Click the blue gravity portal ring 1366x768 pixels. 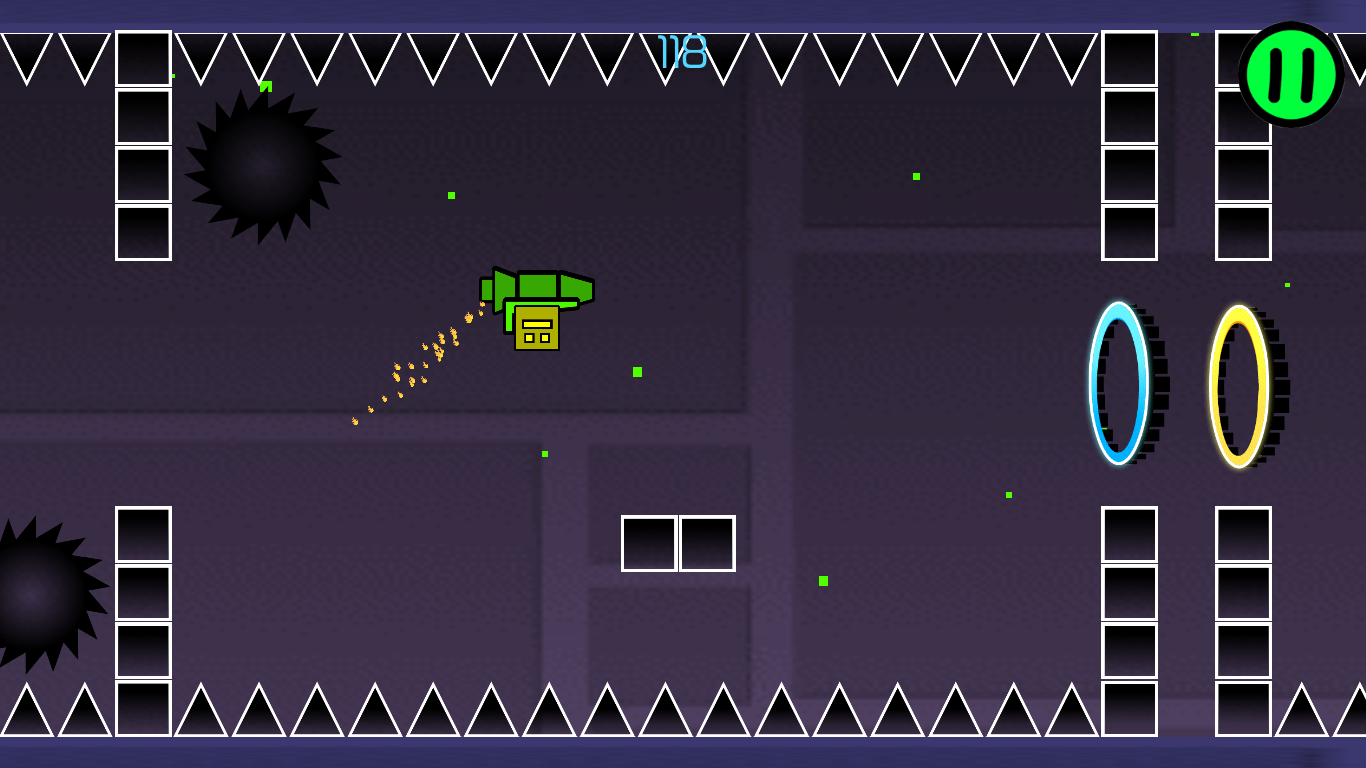click(1119, 383)
